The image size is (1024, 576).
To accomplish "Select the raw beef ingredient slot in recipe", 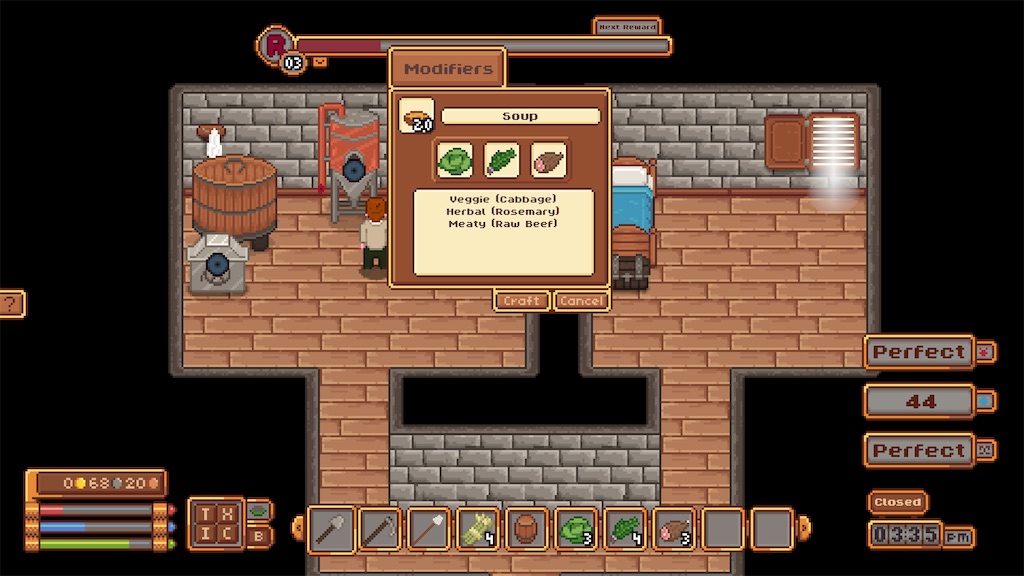I will point(548,160).
